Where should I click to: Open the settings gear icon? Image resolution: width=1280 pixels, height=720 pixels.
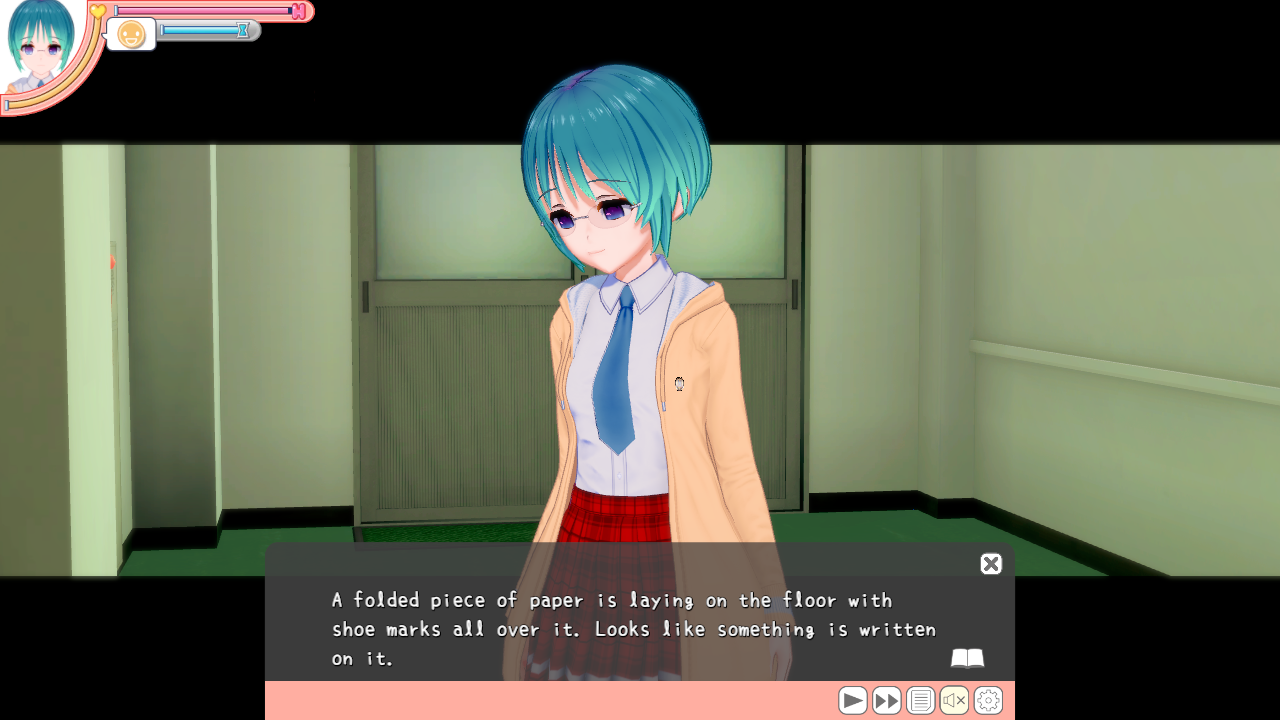point(987,700)
